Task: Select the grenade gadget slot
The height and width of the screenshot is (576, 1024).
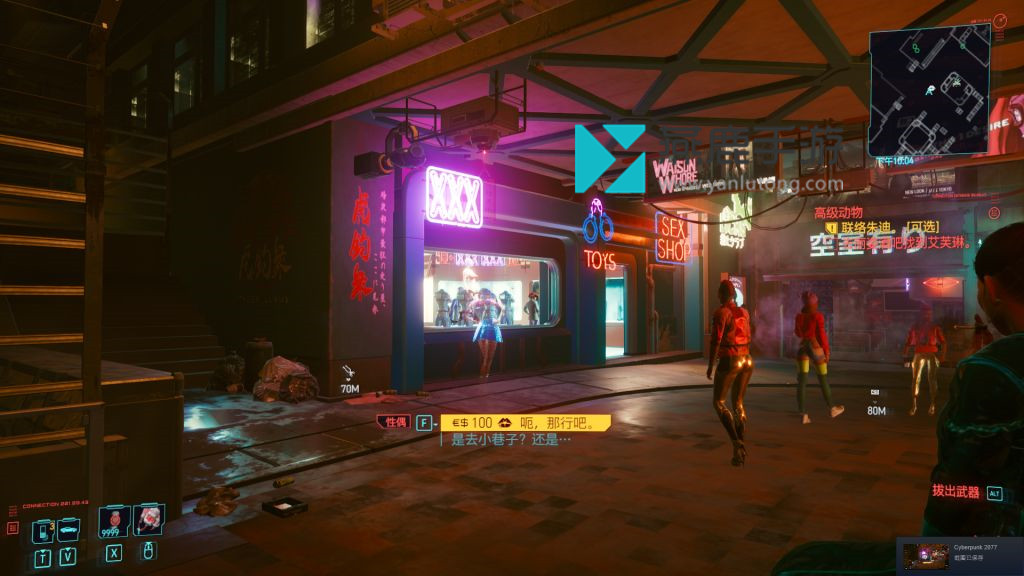Action: pos(148,520)
